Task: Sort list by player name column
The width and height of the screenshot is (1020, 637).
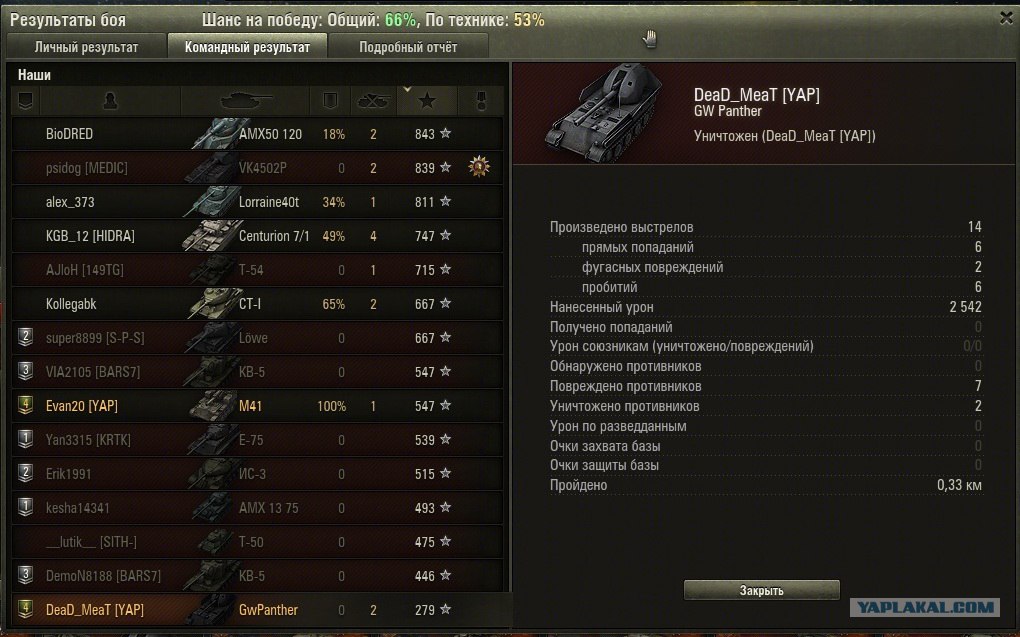Action: 110,100
